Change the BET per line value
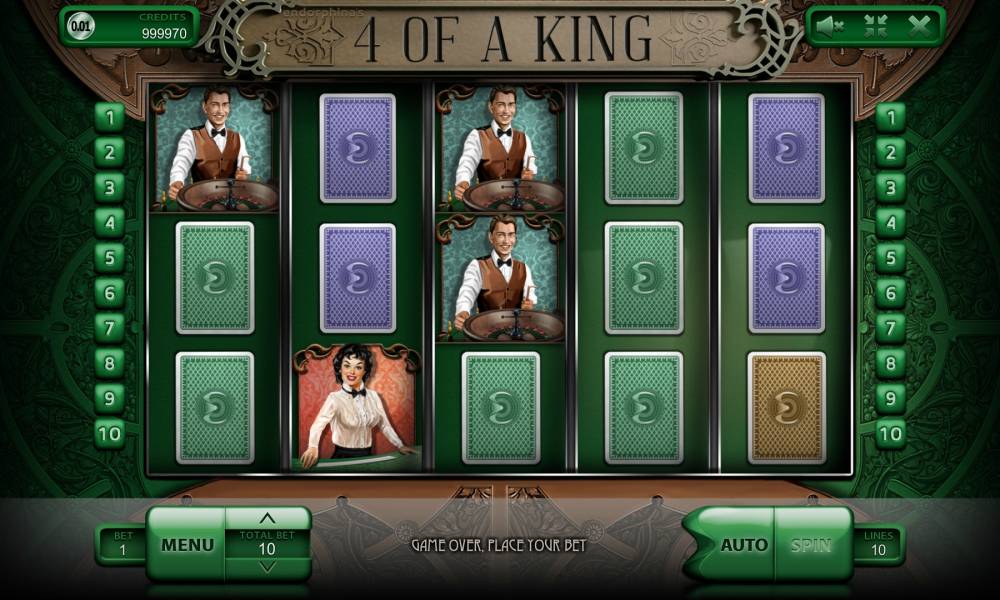This screenshot has width=1000, height=600. [x=120, y=544]
